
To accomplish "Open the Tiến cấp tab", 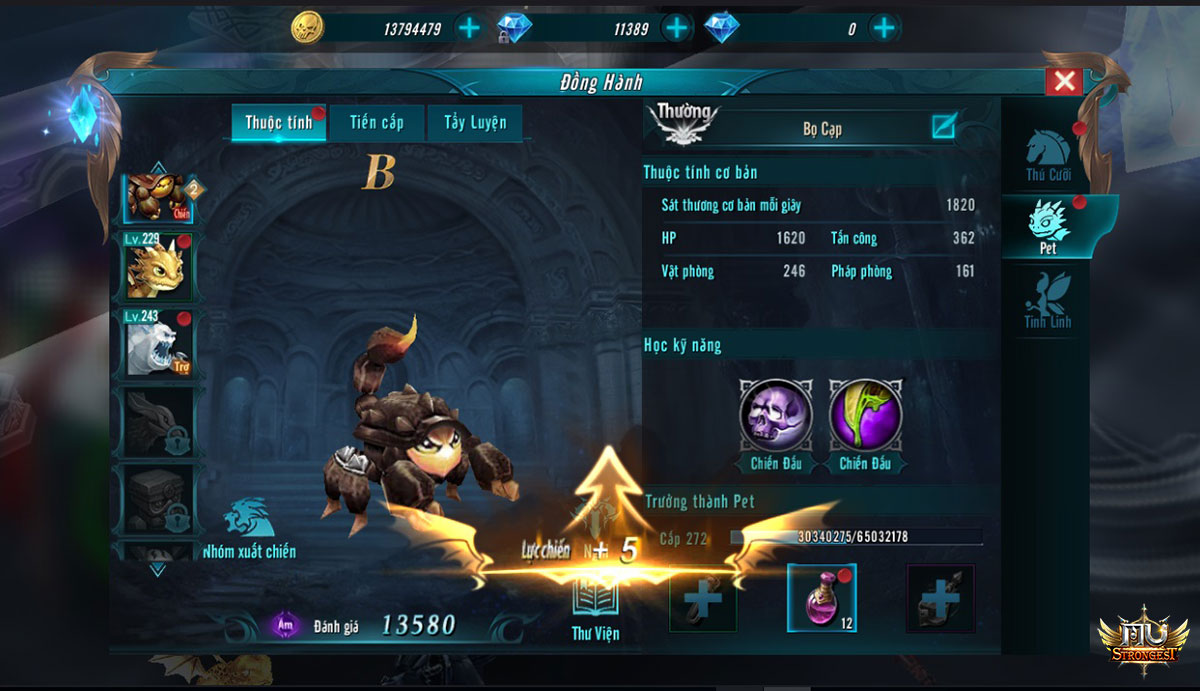I will (377, 123).
